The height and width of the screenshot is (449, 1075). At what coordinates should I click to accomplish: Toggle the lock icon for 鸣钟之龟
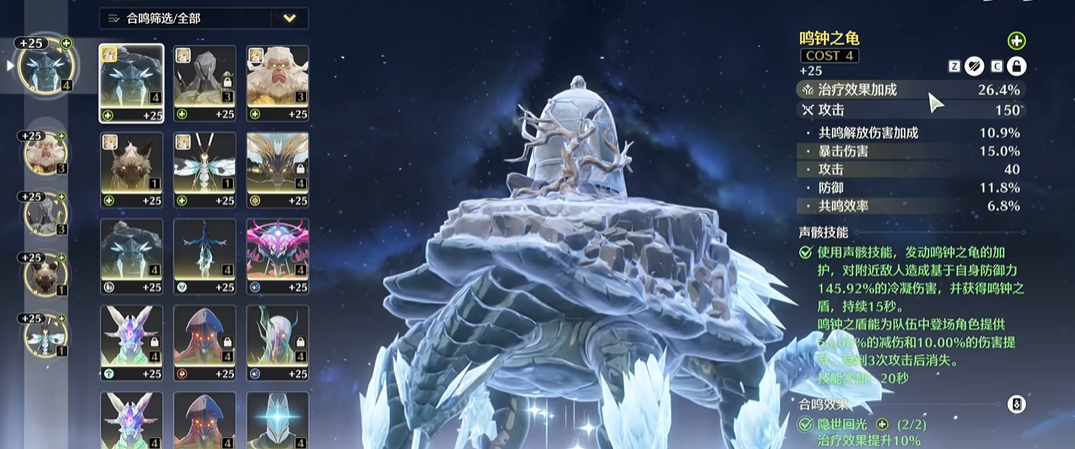tap(1016, 67)
